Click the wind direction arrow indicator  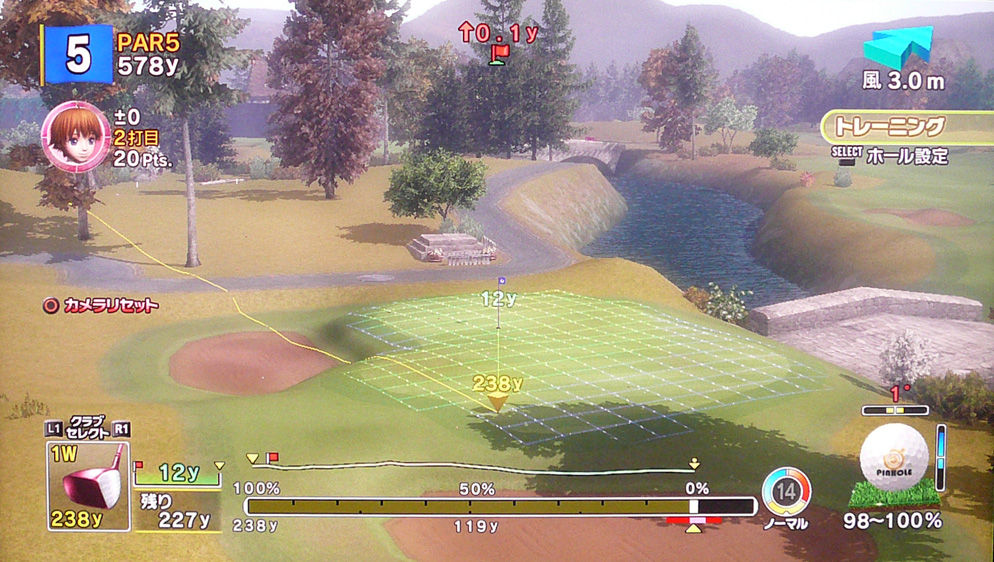(x=898, y=49)
